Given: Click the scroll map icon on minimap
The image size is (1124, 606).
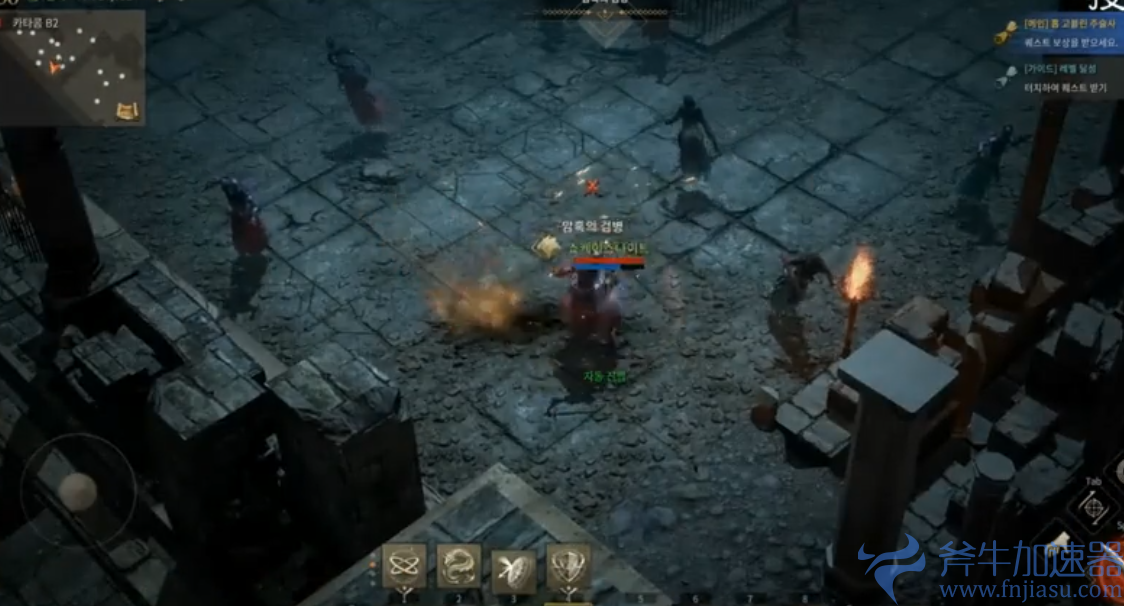Looking at the screenshot, I should point(127,110).
